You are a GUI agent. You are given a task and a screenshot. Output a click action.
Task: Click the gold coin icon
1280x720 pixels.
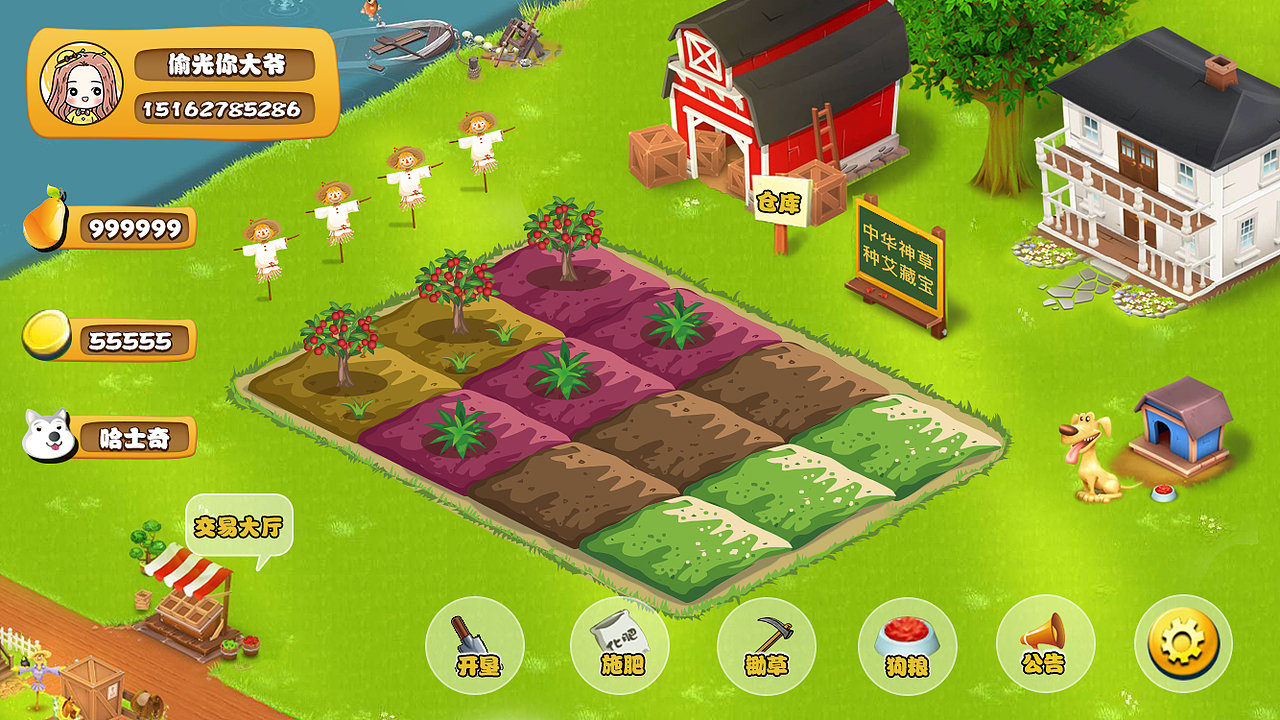(47, 335)
